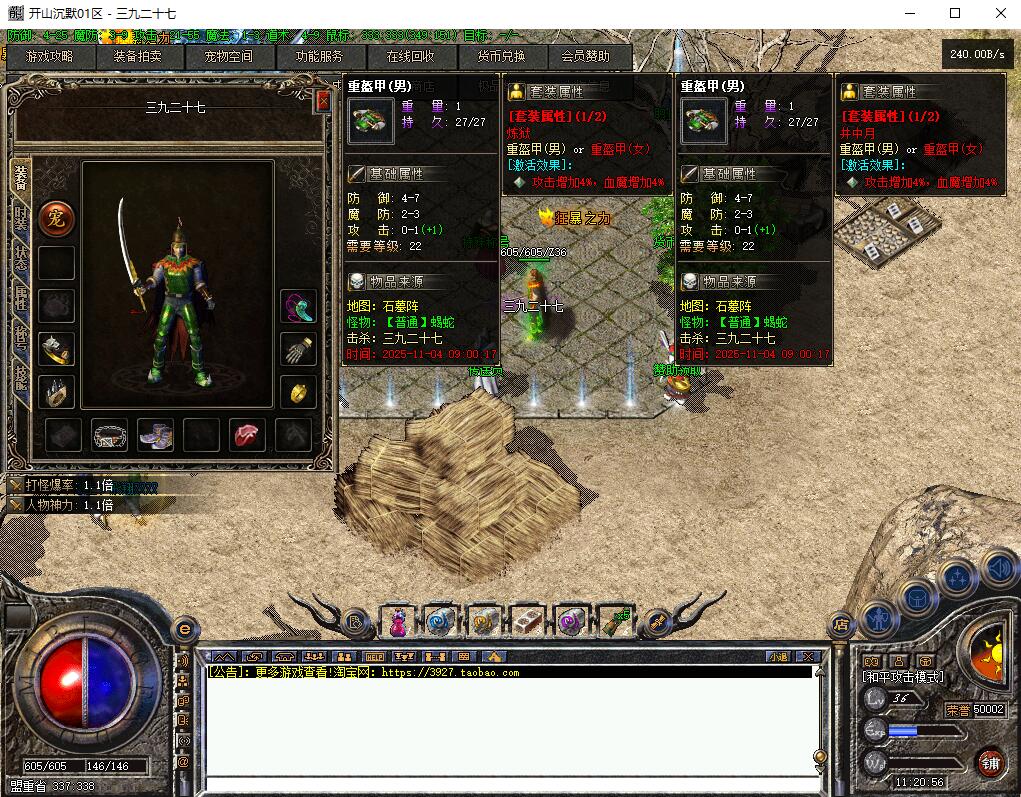Select the equipped glove slot

click(x=298, y=350)
